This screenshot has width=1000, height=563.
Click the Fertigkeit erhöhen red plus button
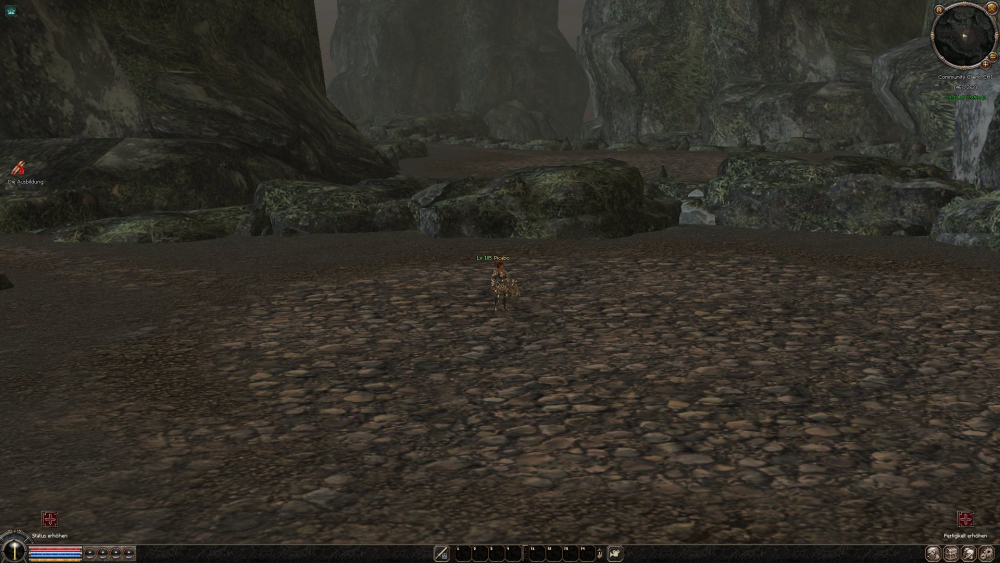965,519
